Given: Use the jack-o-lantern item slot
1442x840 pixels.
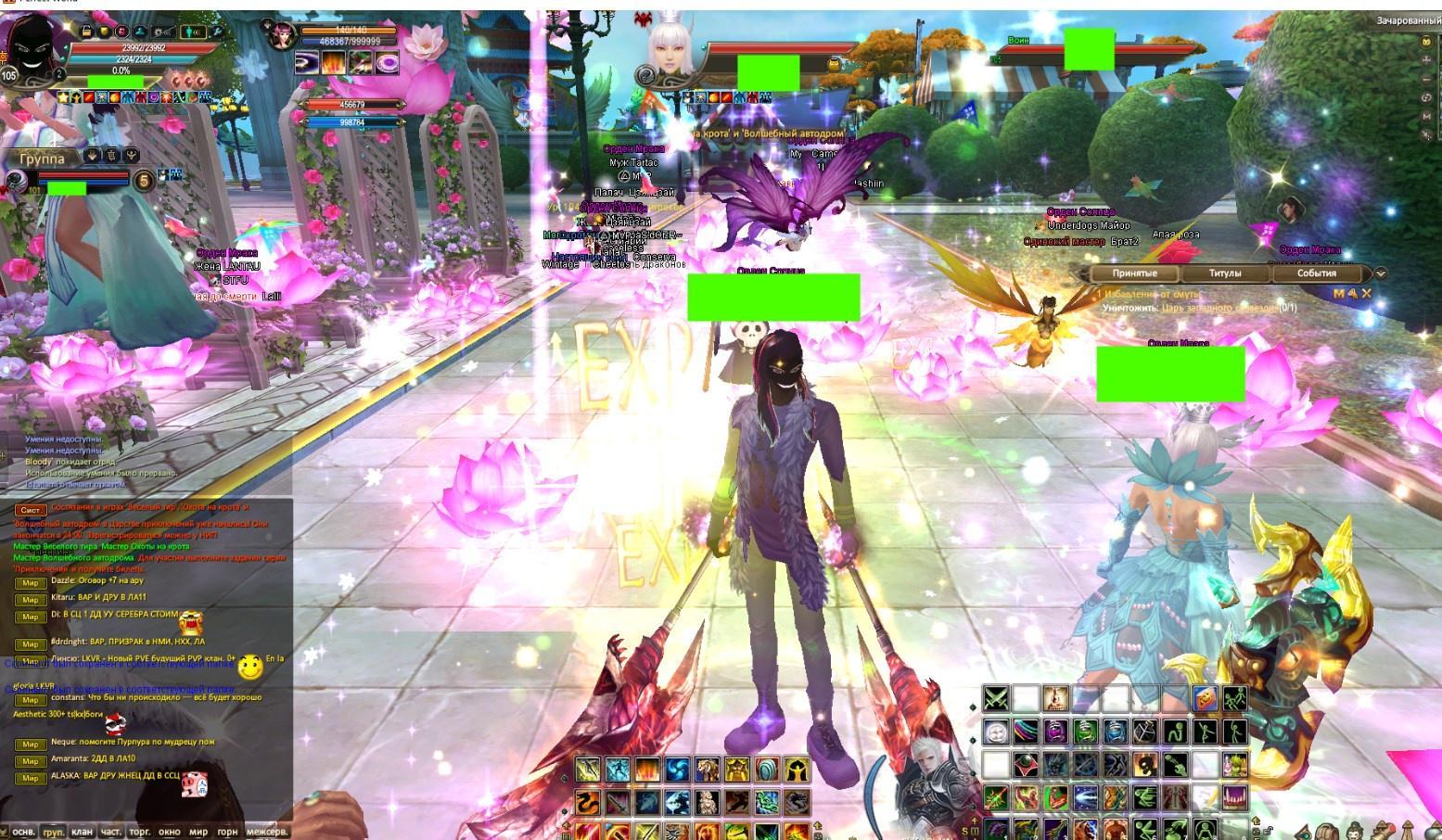Looking at the screenshot, I should 1205,698.
